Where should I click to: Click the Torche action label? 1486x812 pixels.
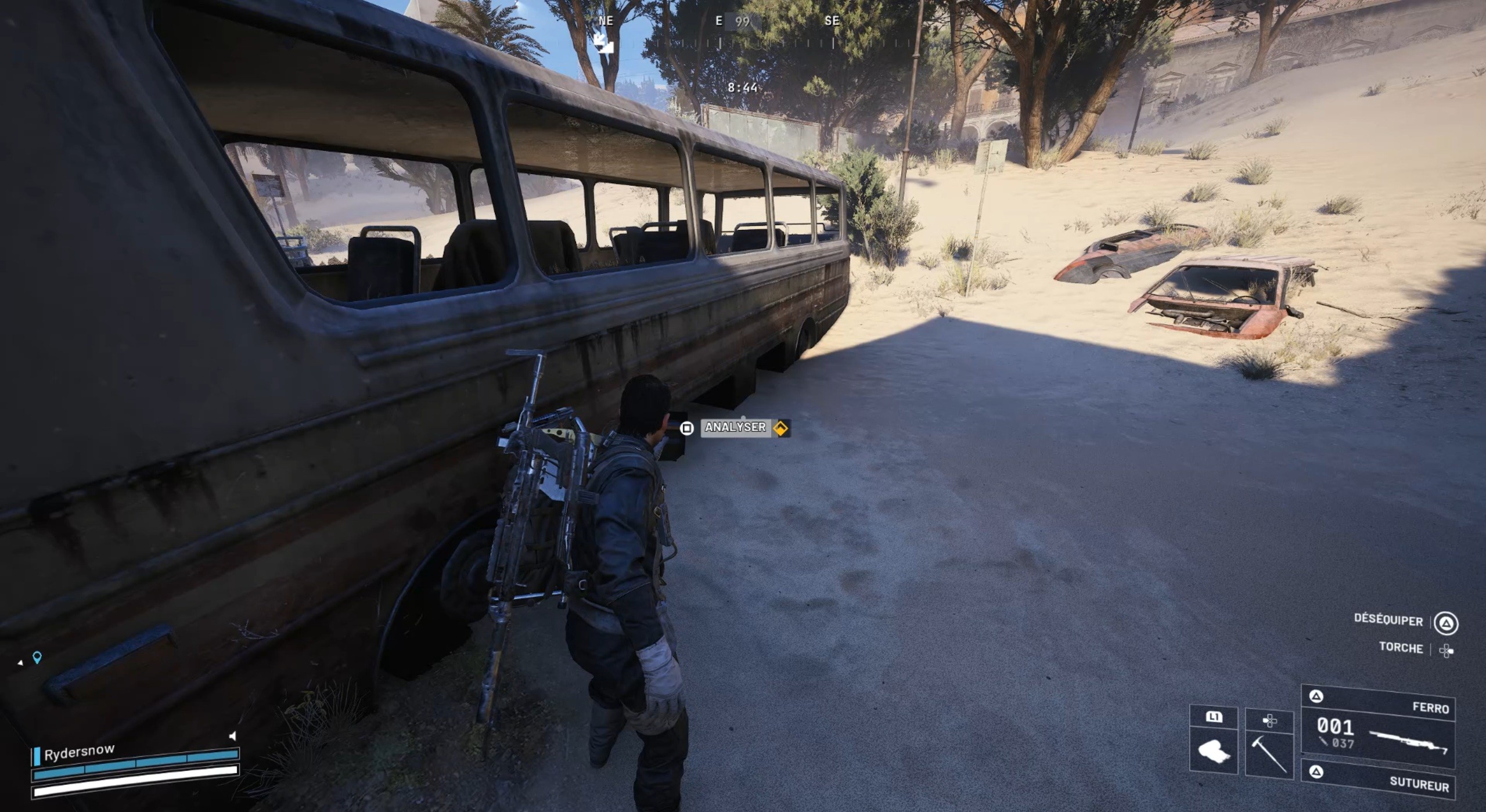(1401, 648)
